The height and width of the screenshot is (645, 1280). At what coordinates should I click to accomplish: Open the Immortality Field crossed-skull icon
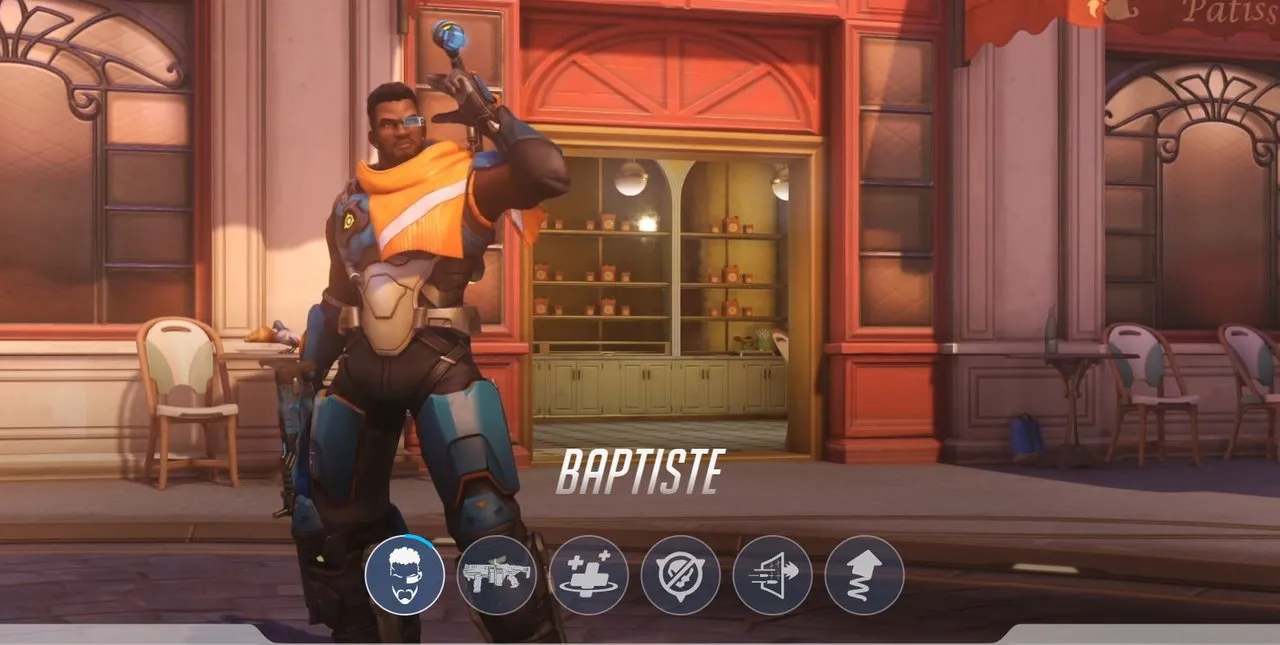680,575
